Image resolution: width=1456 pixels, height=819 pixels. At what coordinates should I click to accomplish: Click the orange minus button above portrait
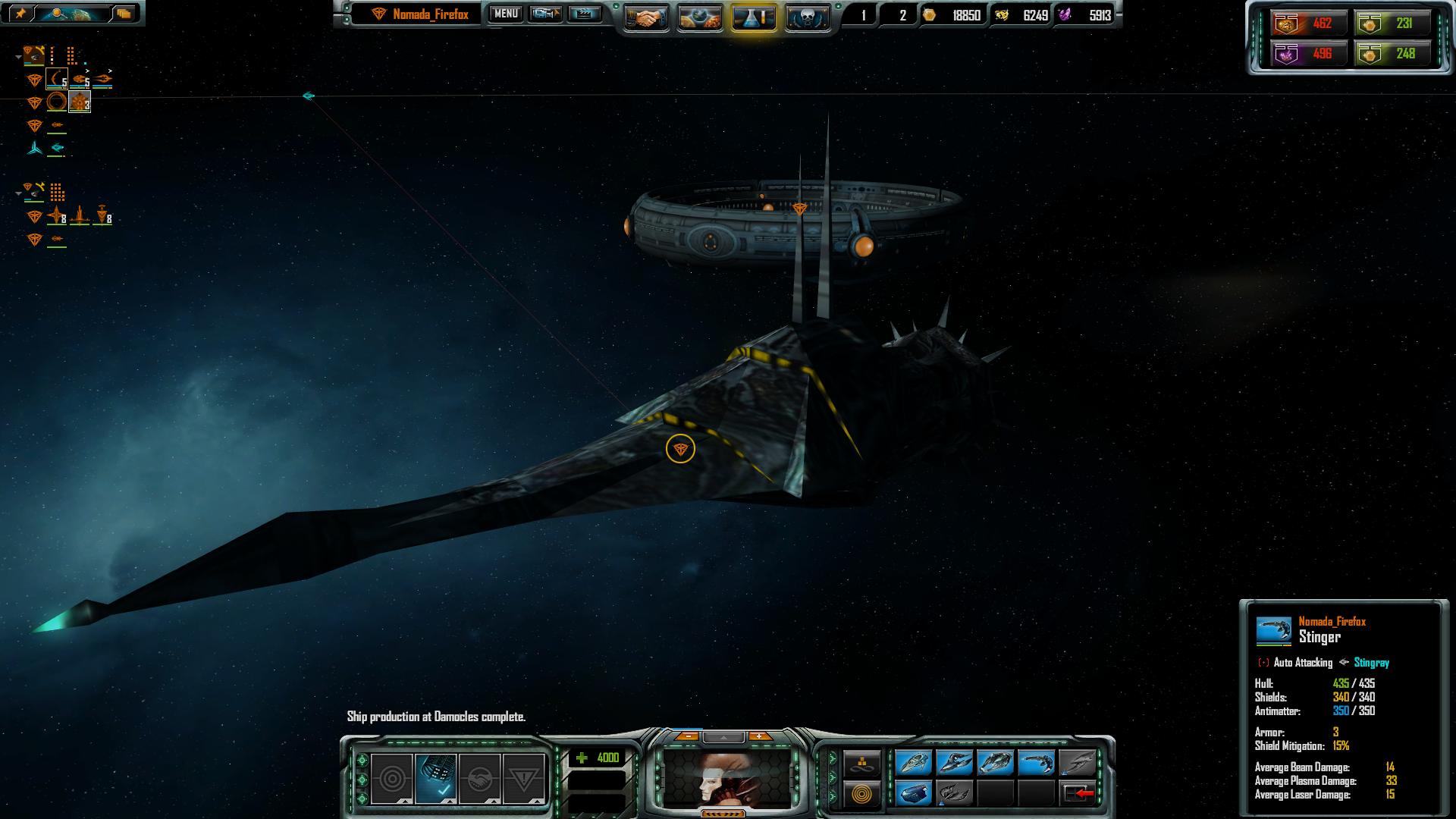pyautogui.click(x=687, y=736)
